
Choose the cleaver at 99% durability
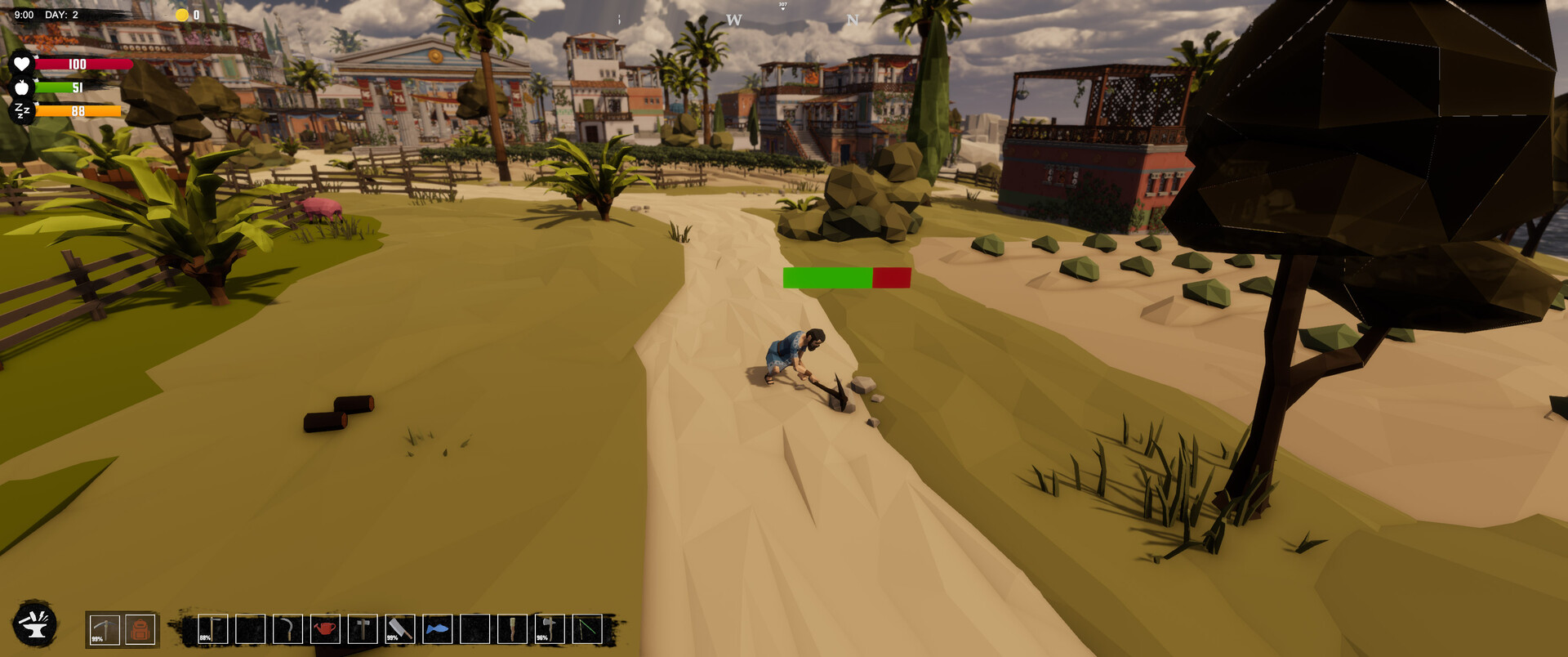(x=402, y=629)
